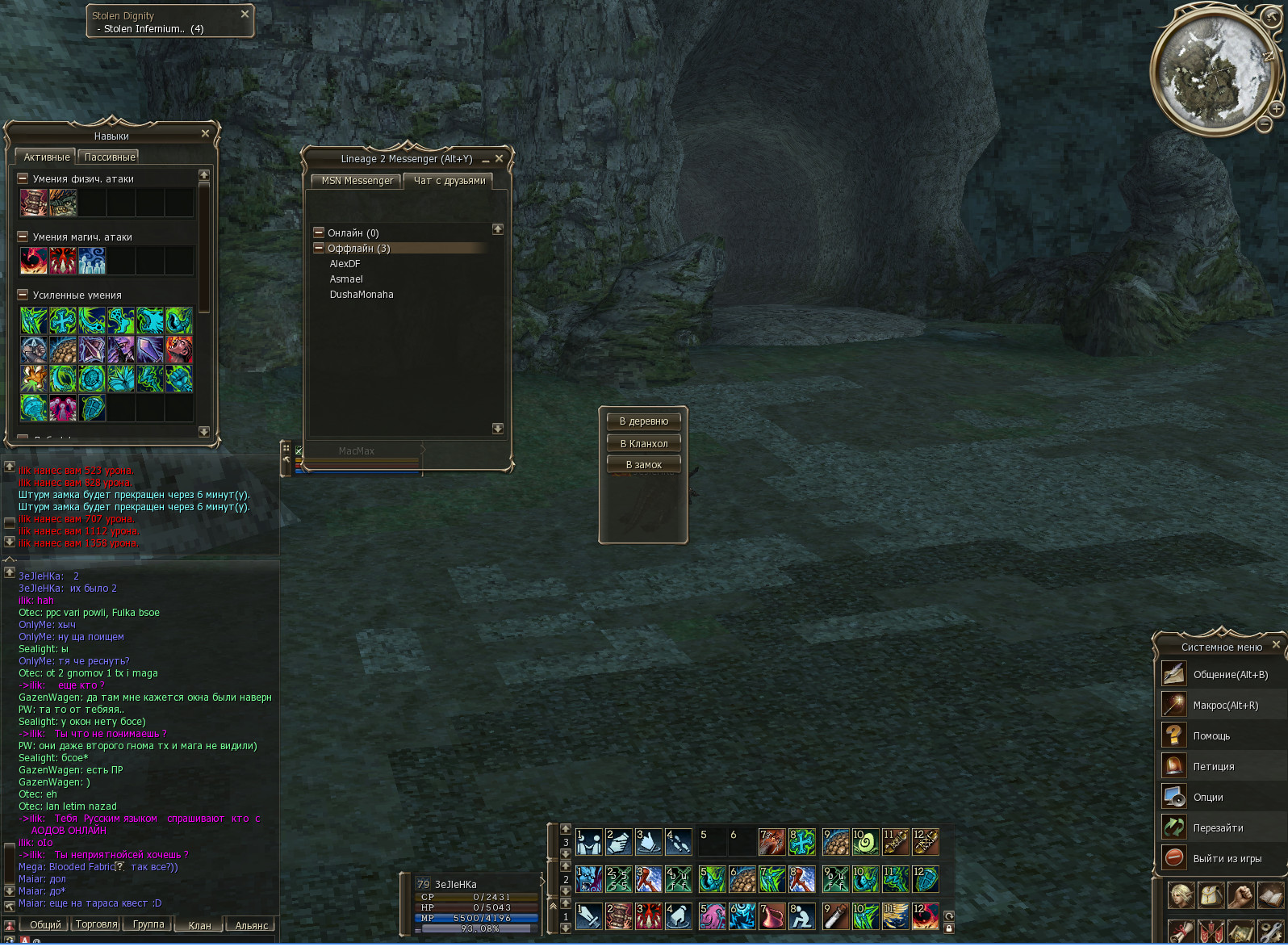
Task: Switch chat to the "Клан" tab
Action: [x=199, y=925]
